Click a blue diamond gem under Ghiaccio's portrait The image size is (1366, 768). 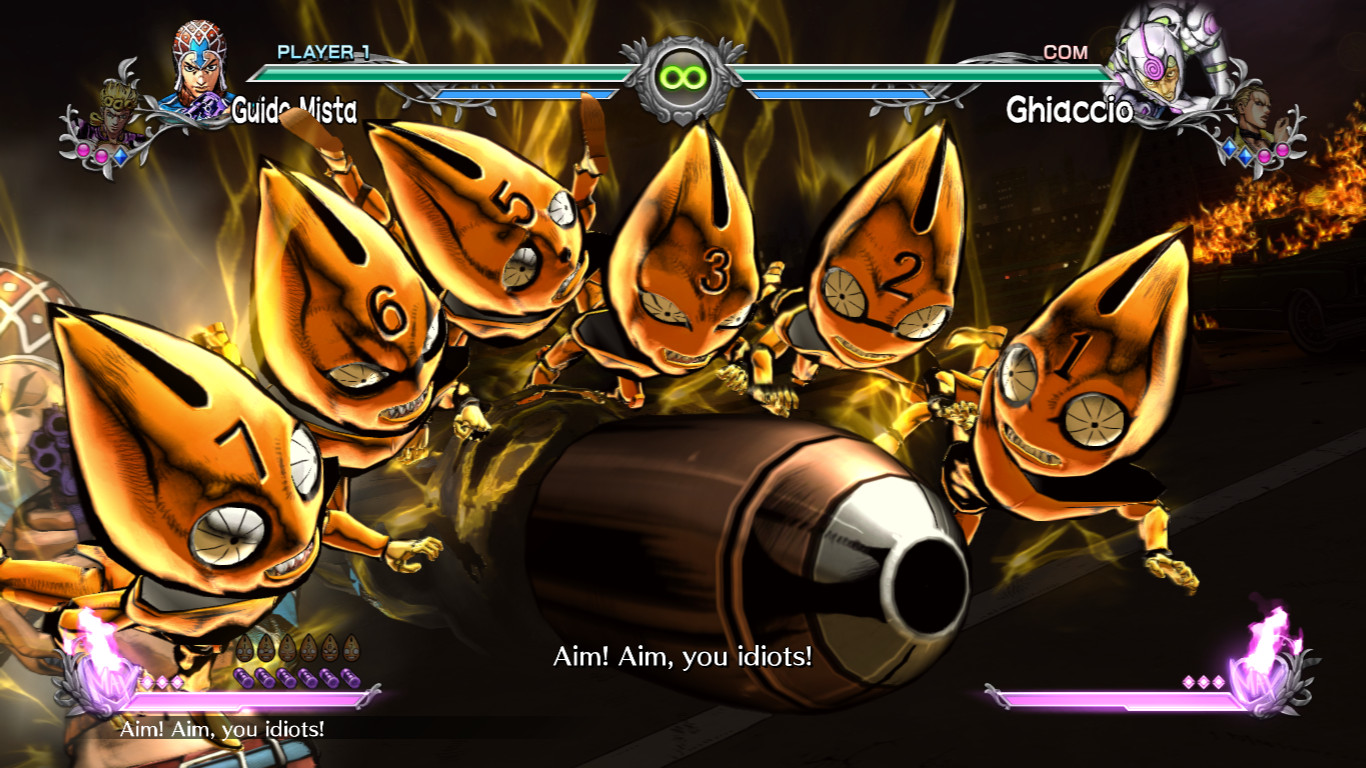point(1229,148)
